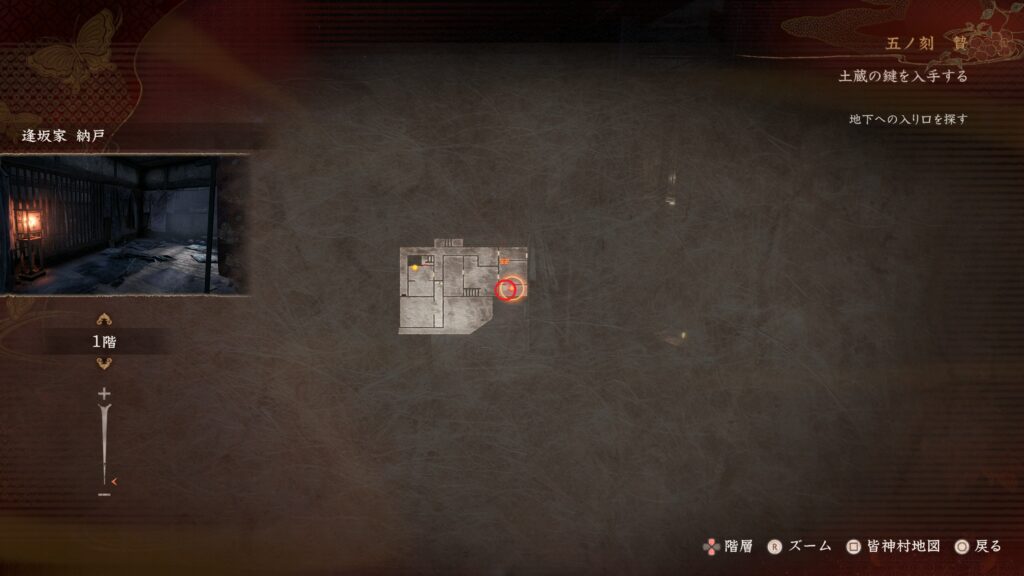This screenshot has height=576, width=1024.
Task: Go down one floor with the lower arrow
Action: 104,363
